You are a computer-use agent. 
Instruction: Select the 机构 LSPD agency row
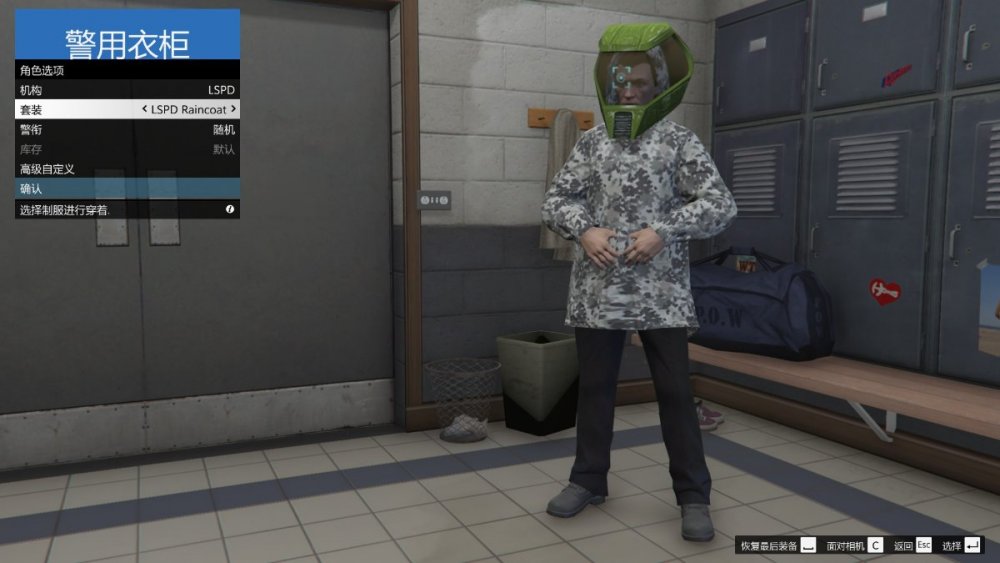[127, 90]
